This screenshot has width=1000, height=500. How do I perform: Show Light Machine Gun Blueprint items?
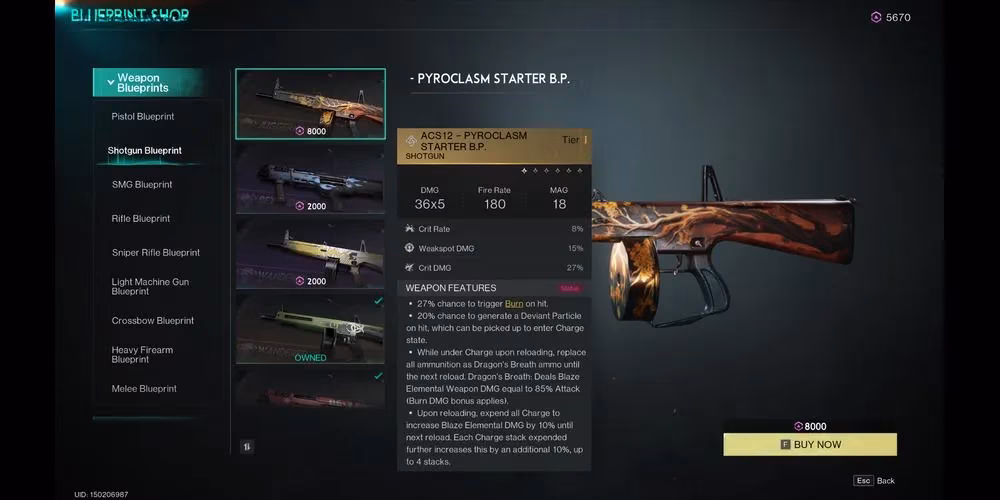(x=150, y=287)
